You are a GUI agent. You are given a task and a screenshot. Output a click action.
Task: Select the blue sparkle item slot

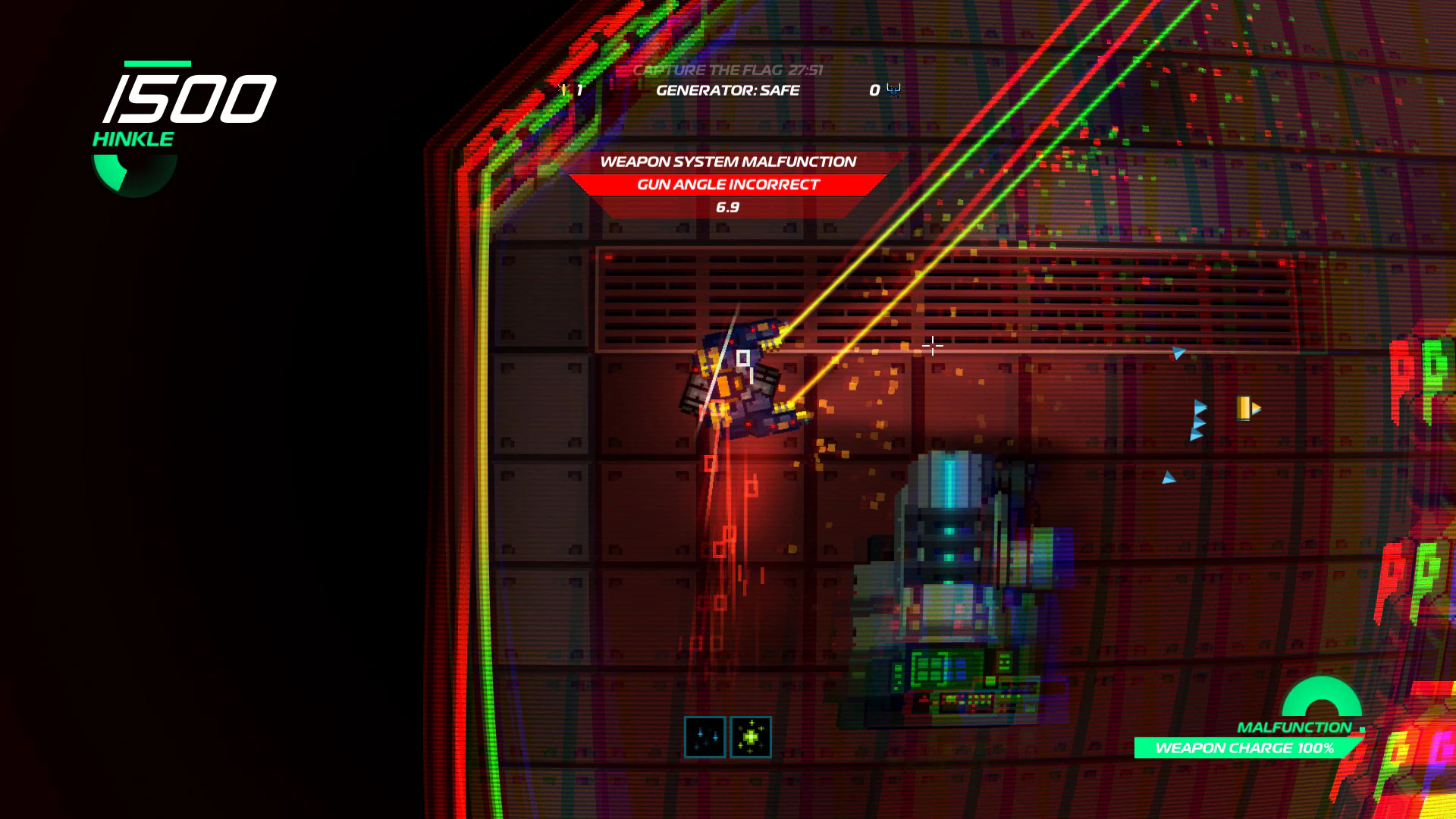point(705,736)
